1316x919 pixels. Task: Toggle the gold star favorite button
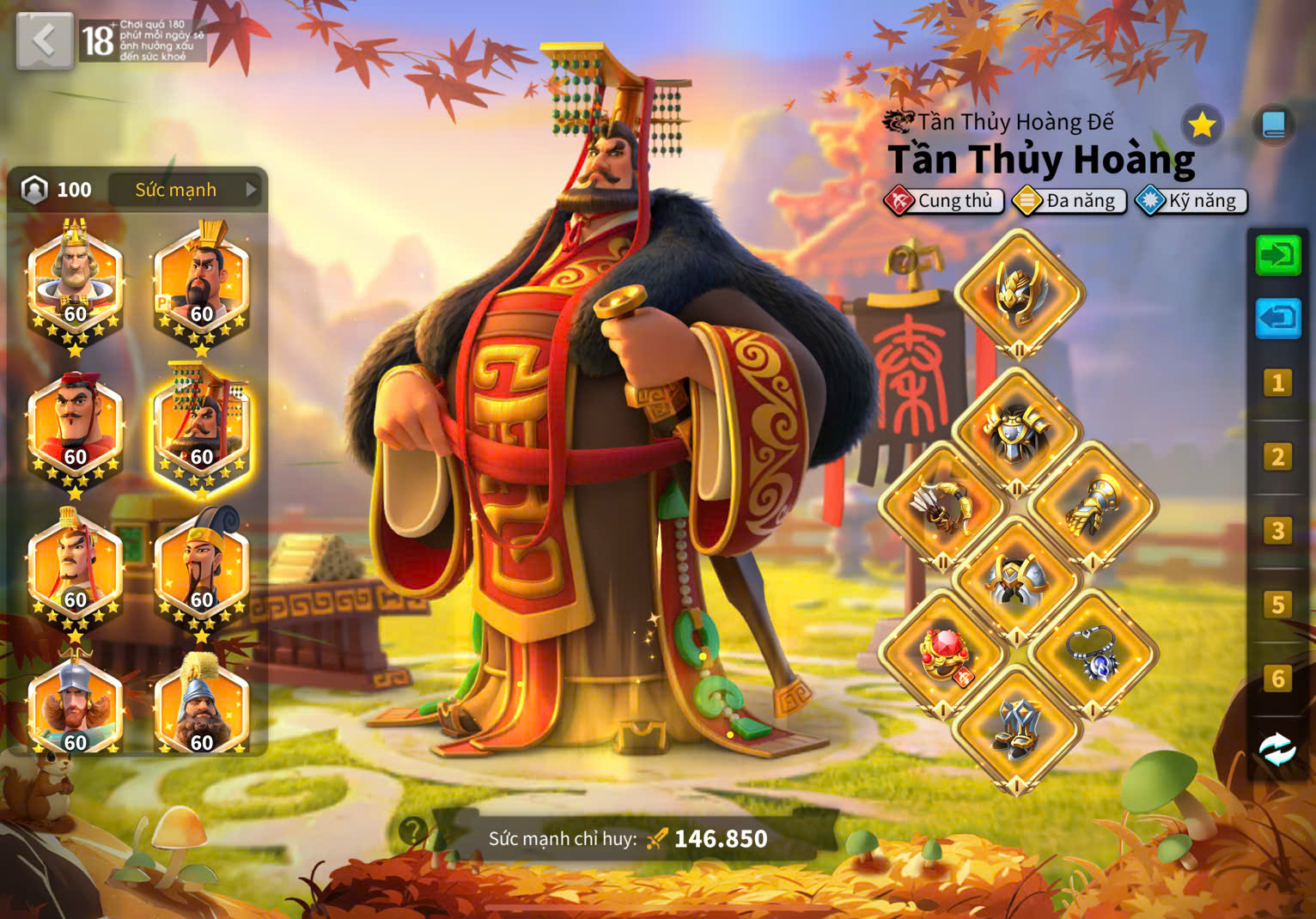point(1202,126)
